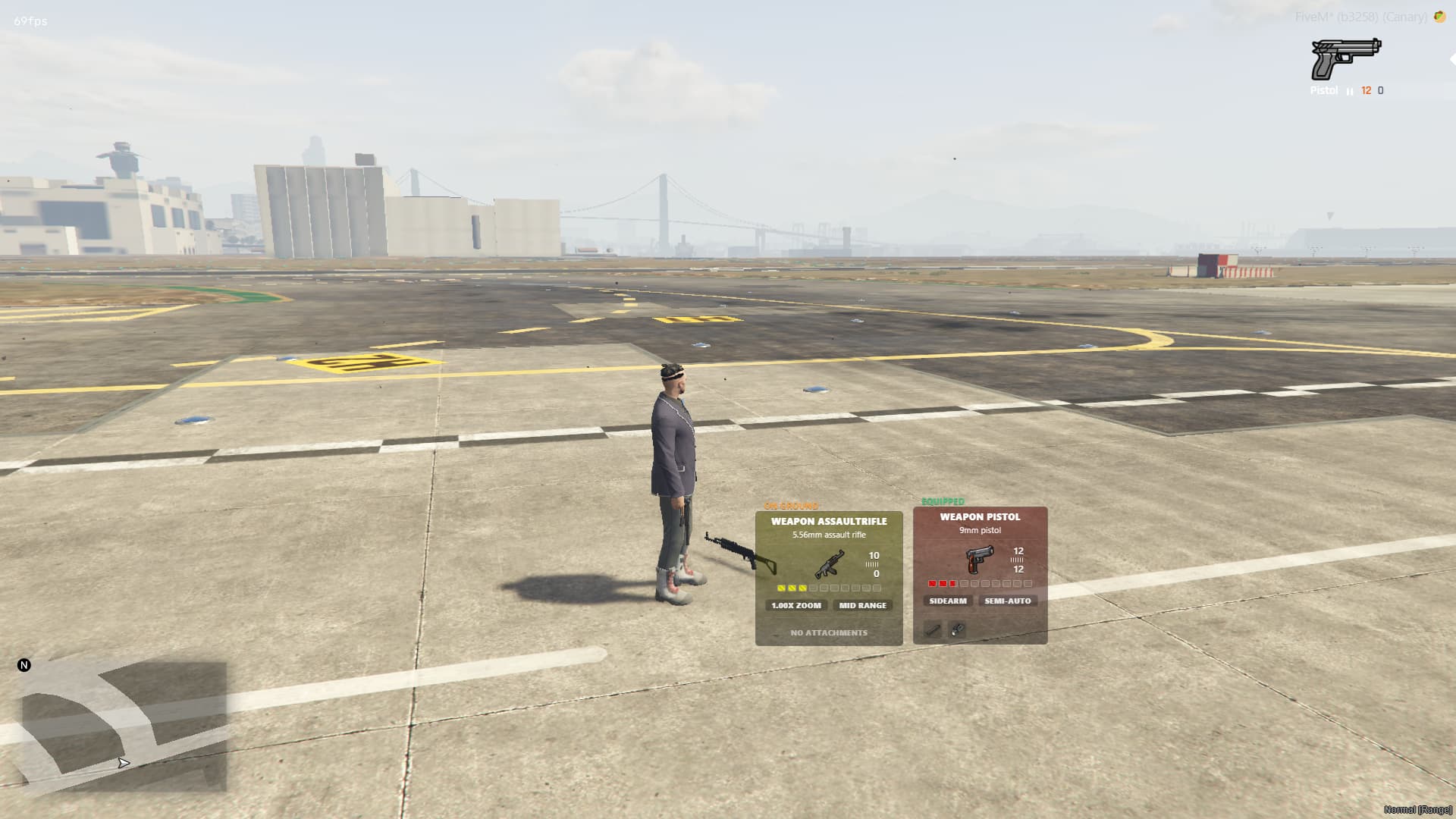Click the SIDEARM button
The image size is (1456, 819).
click(946, 601)
